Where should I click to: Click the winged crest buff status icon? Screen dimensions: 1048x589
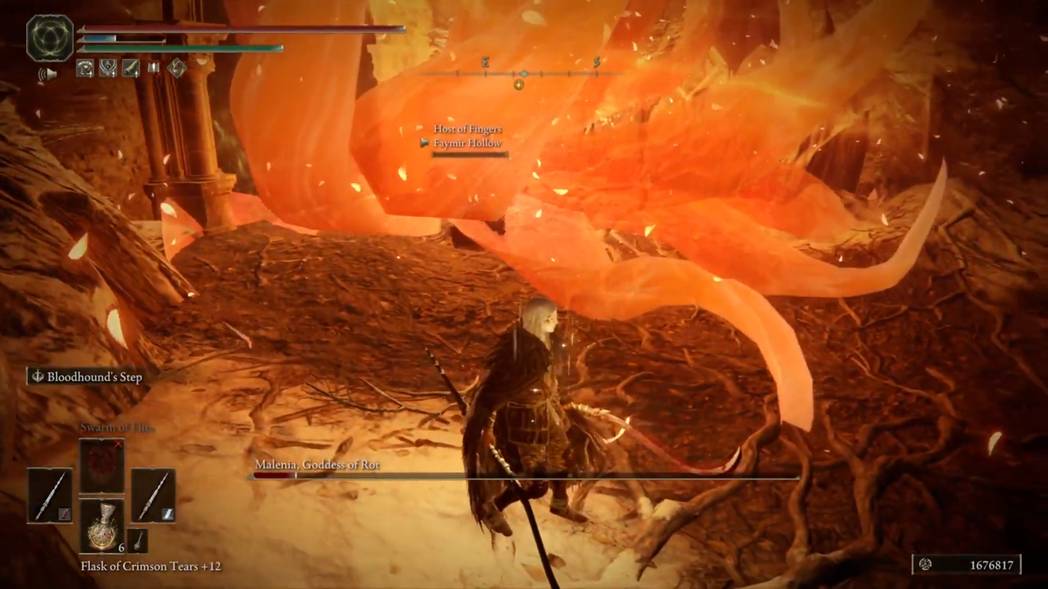[x=108, y=68]
